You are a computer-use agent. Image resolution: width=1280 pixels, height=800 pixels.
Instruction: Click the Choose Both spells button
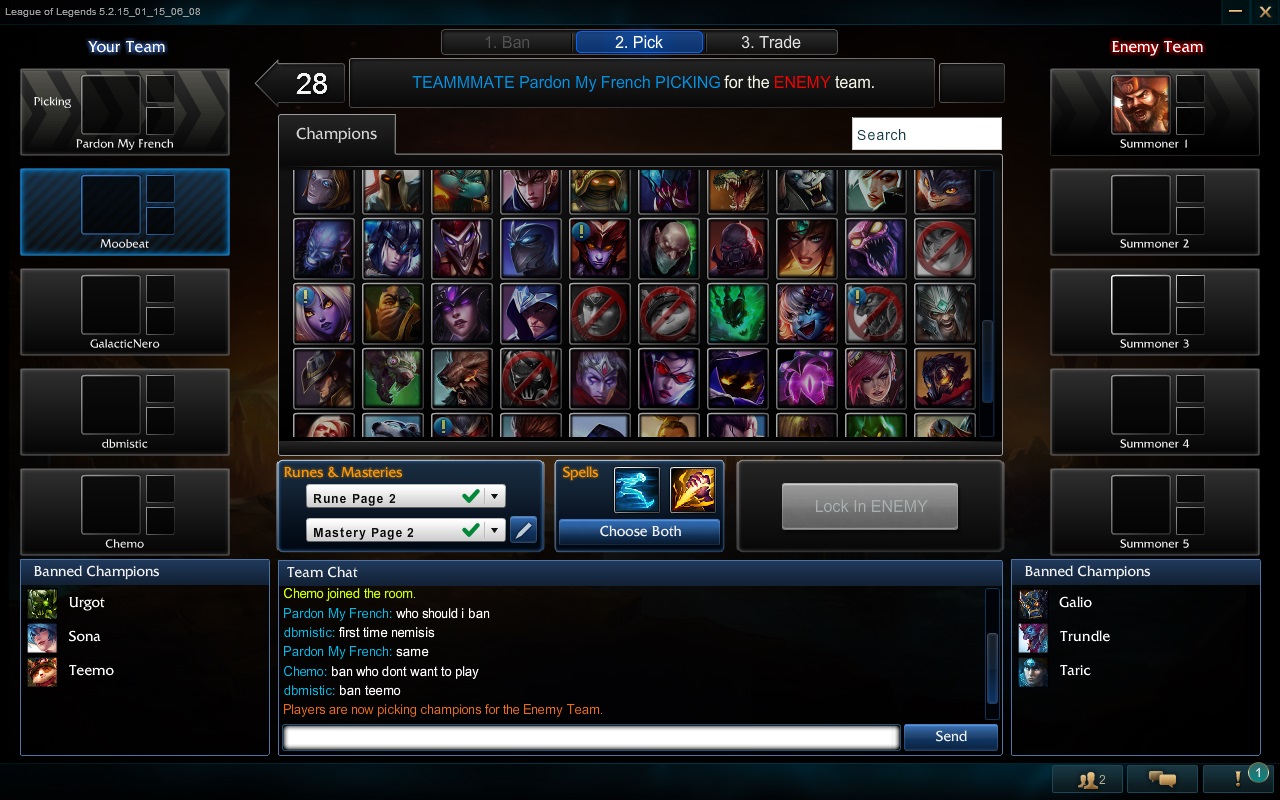640,532
